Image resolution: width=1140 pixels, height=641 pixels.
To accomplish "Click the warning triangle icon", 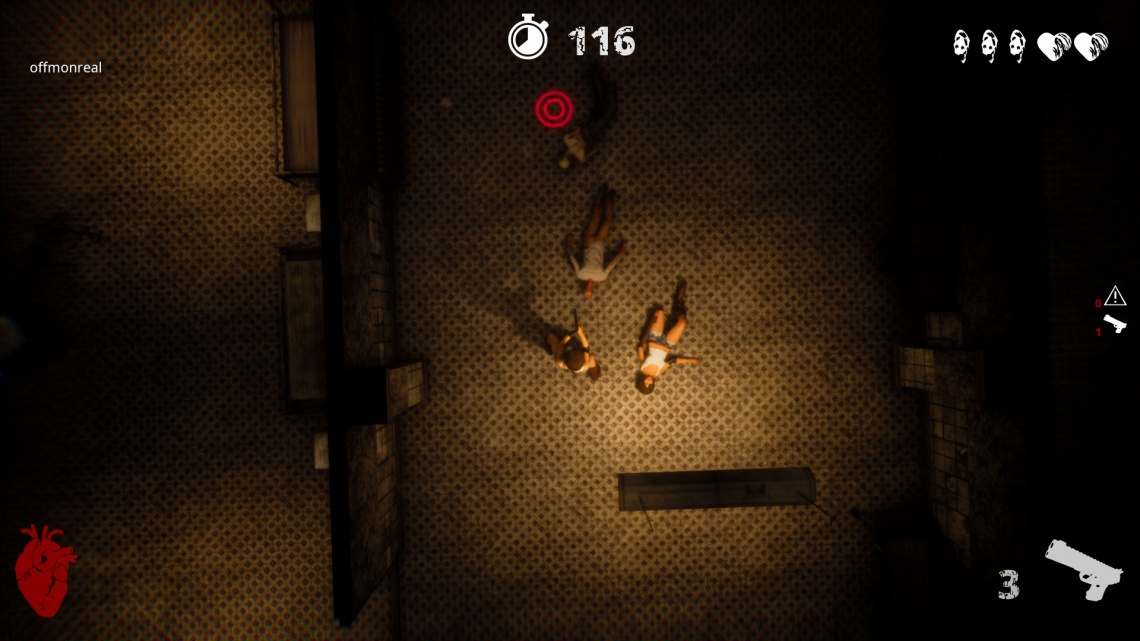I will click(1115, 296).
